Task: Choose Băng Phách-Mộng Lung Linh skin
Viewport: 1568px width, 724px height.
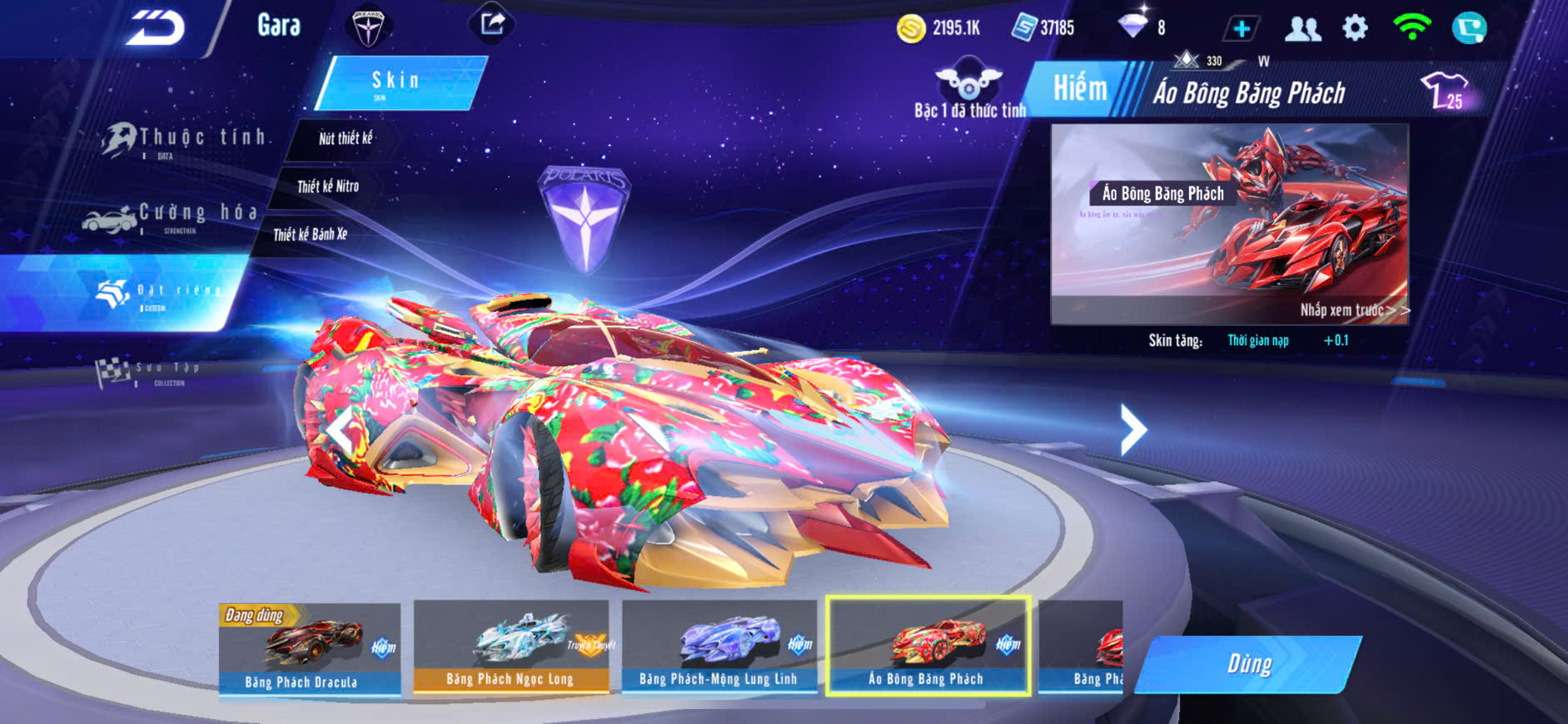Action: [719, 647]
